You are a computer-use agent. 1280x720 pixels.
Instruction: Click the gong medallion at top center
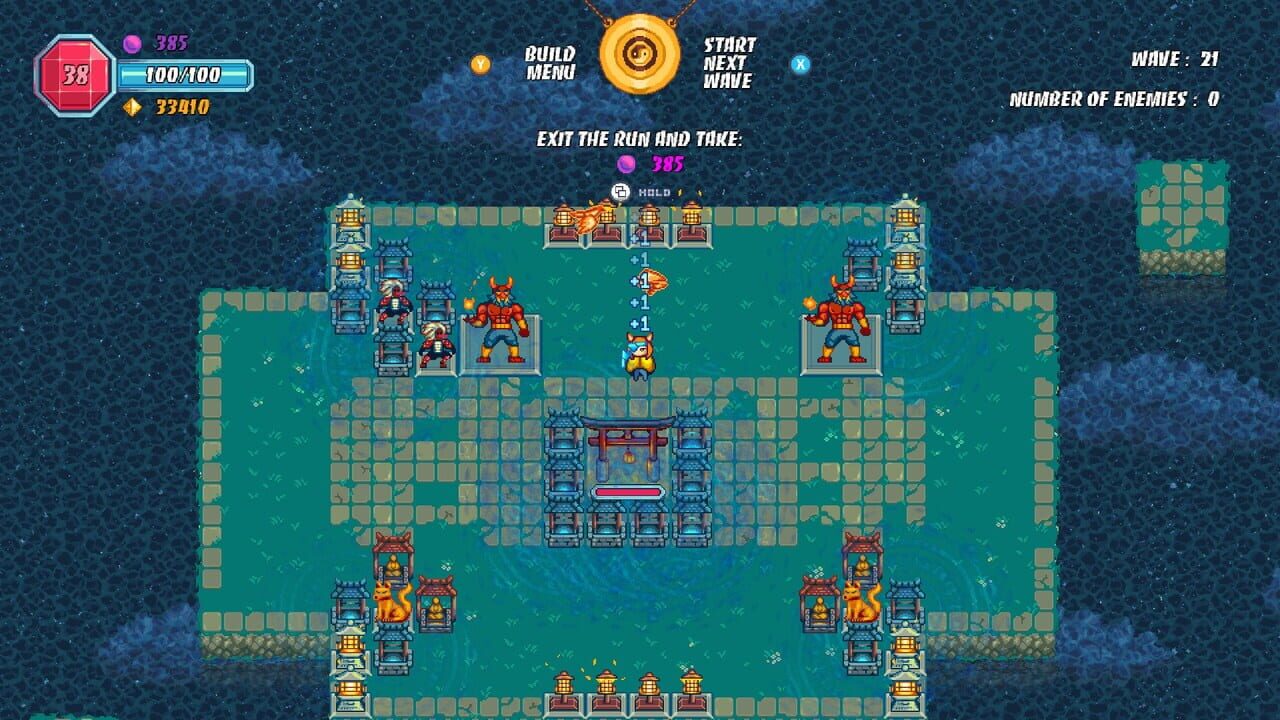click(x=640, y=55)
